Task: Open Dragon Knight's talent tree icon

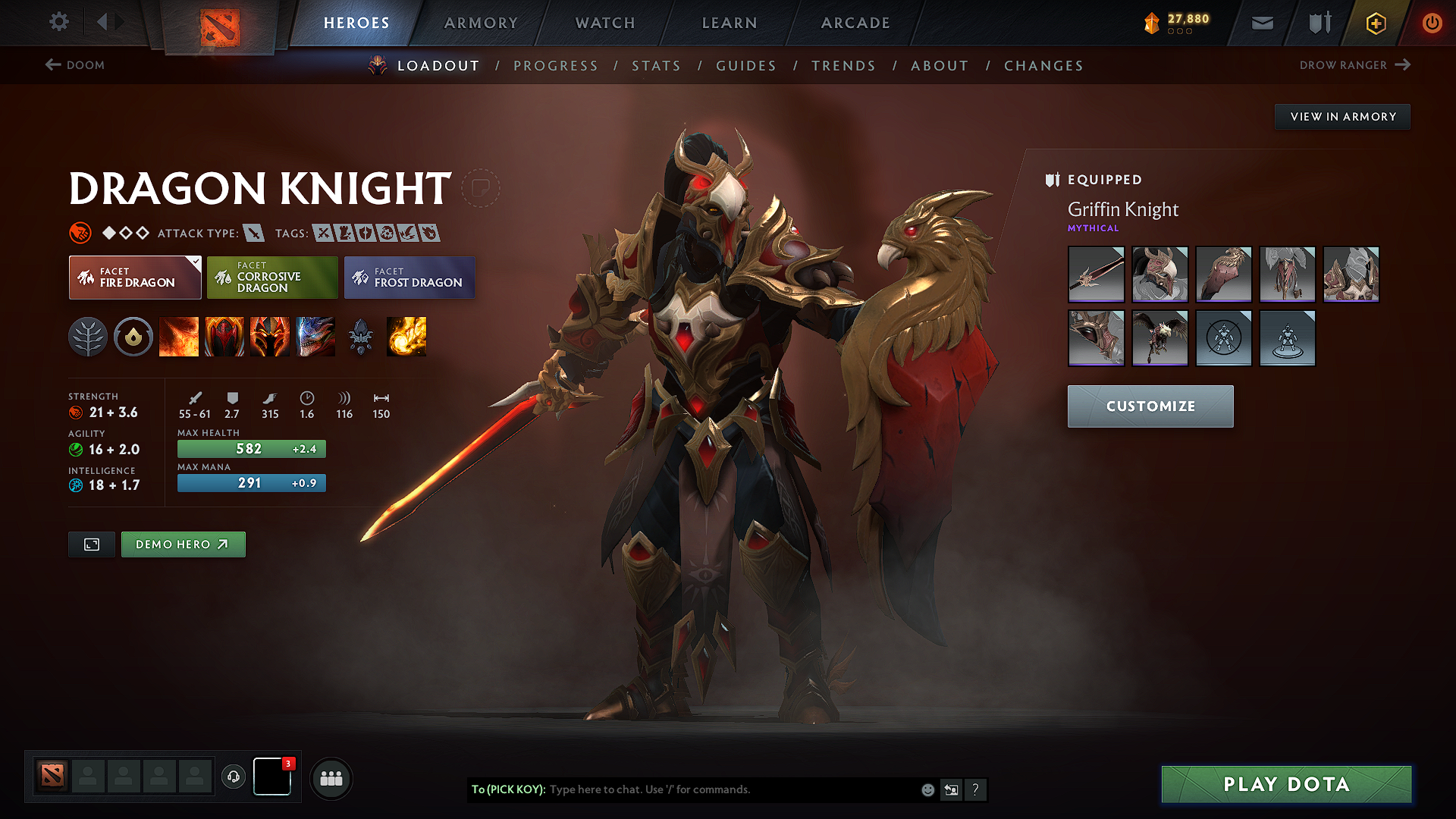Action: [89, 337]
